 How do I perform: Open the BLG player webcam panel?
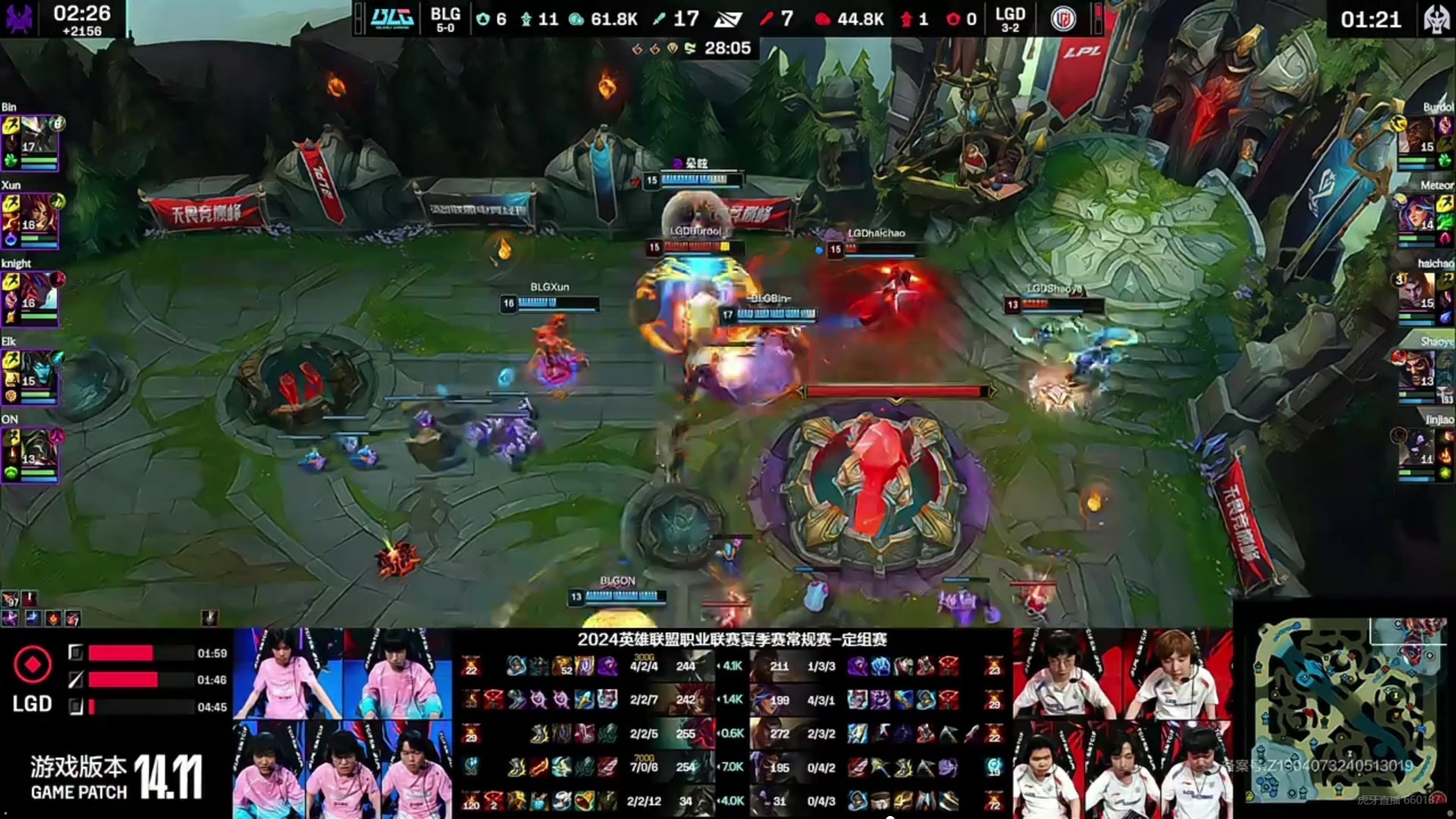tap(343, 723)
